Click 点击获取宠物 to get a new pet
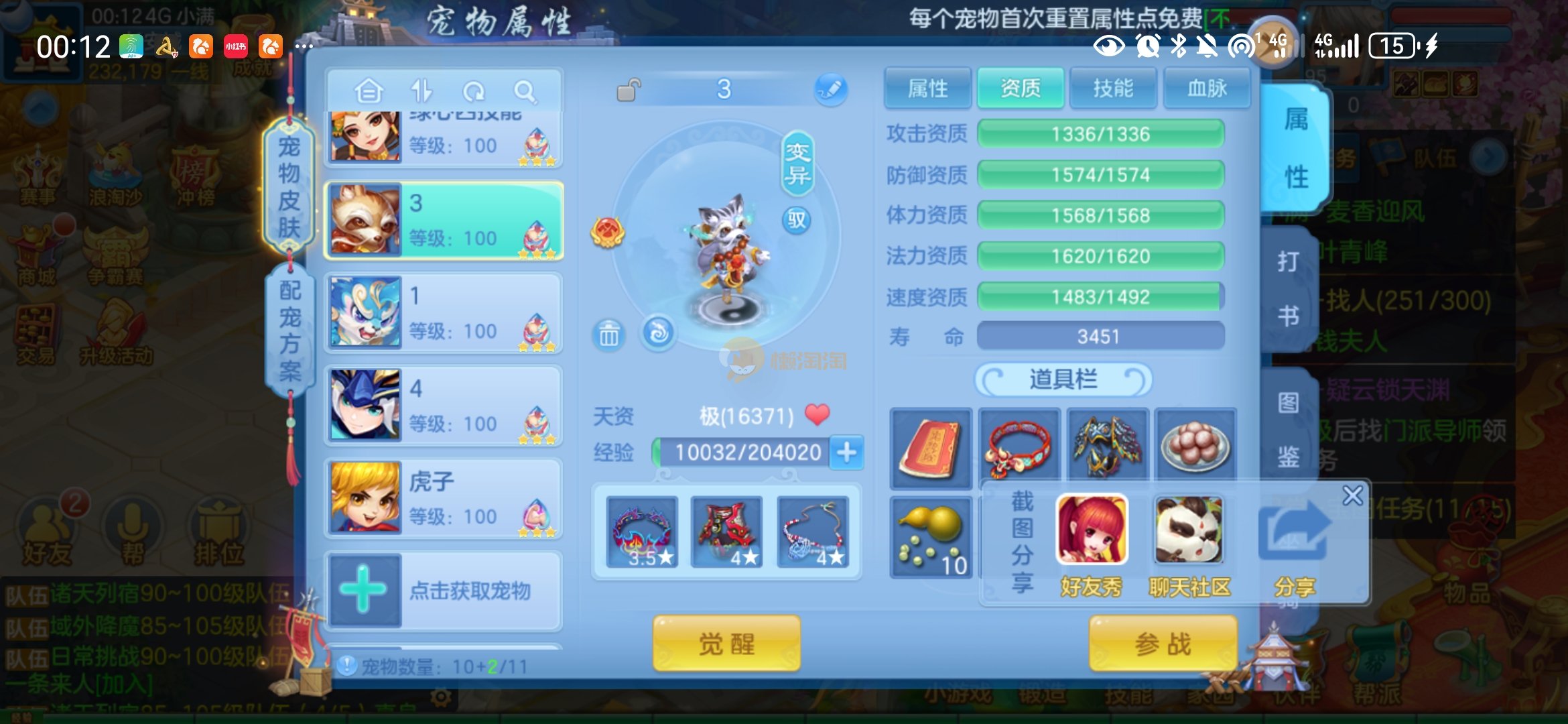Image resolution: width=1568 pixels, height=724 pixels. pos(444,591)
